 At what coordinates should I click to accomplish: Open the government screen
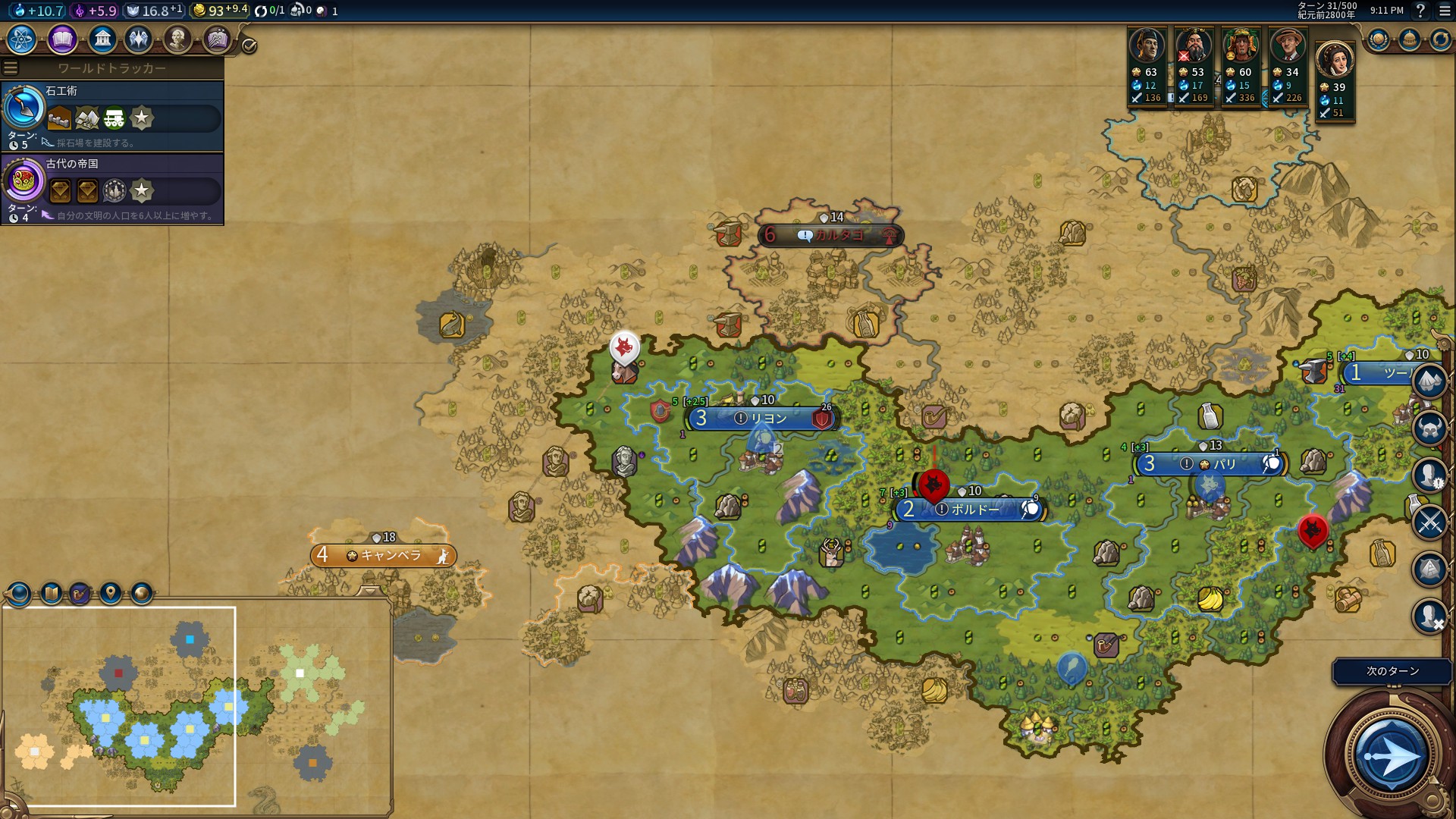pyautogui.click(x=102, y=39)
